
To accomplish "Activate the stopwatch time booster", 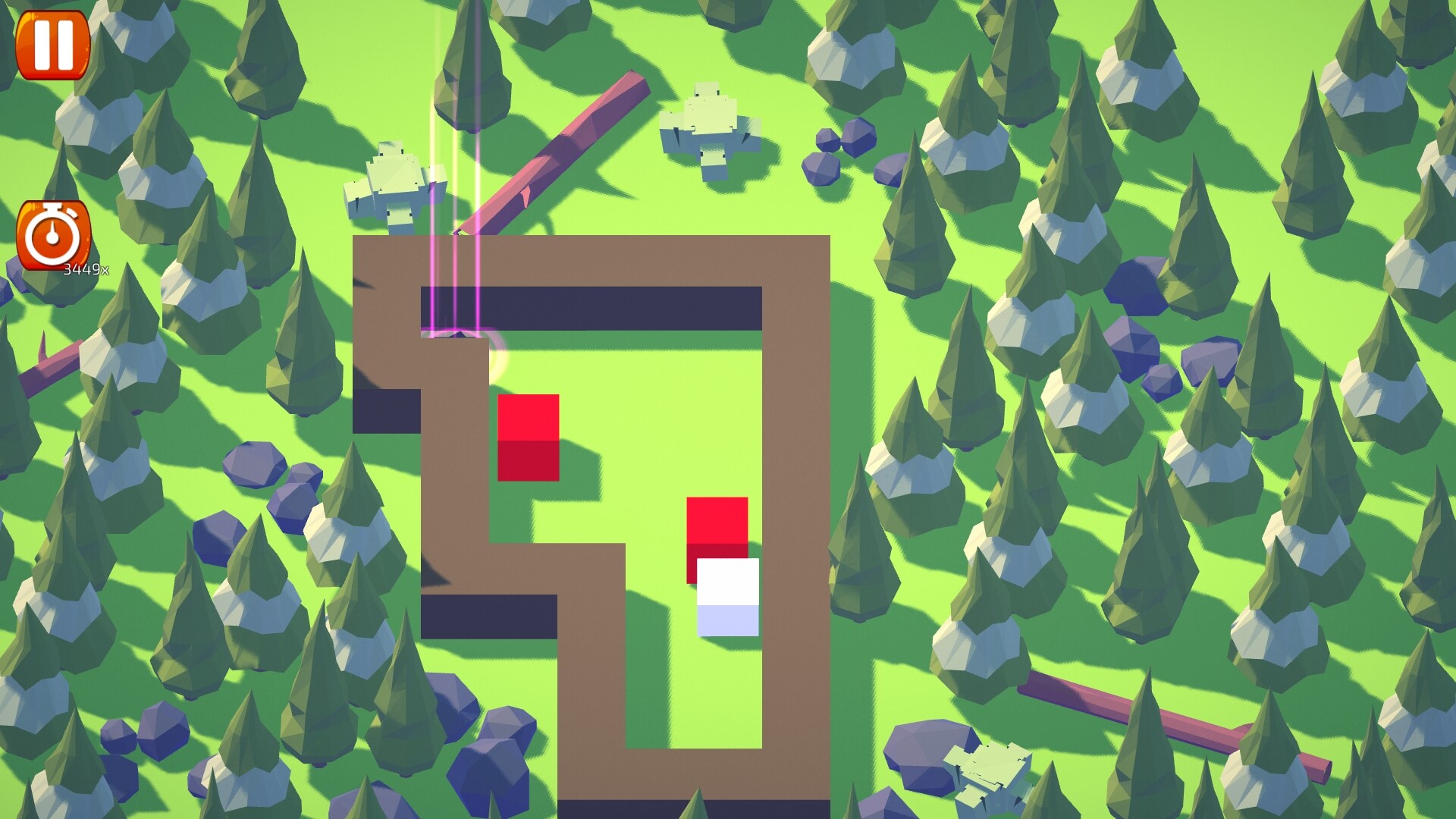I will [53, 235].
